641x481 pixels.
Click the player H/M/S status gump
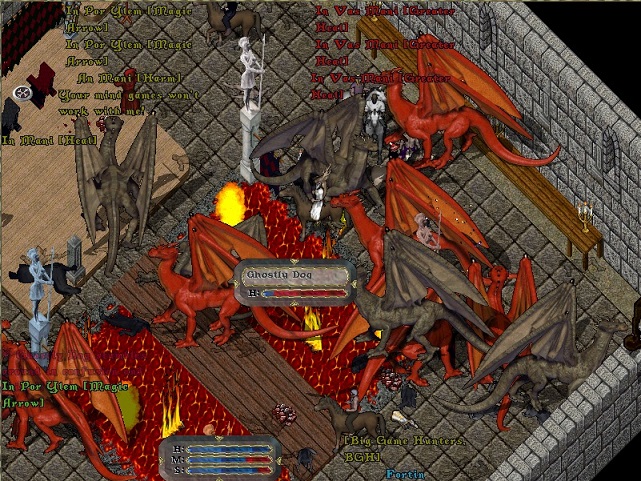tap(219, 457)
